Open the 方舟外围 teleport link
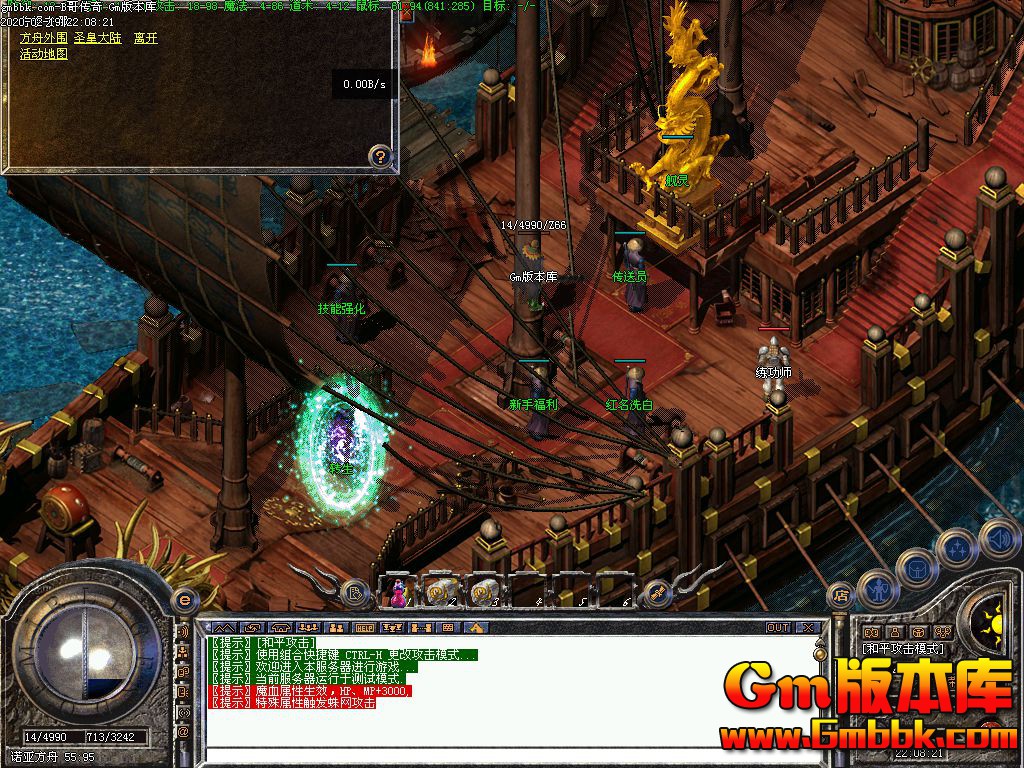 44,38
